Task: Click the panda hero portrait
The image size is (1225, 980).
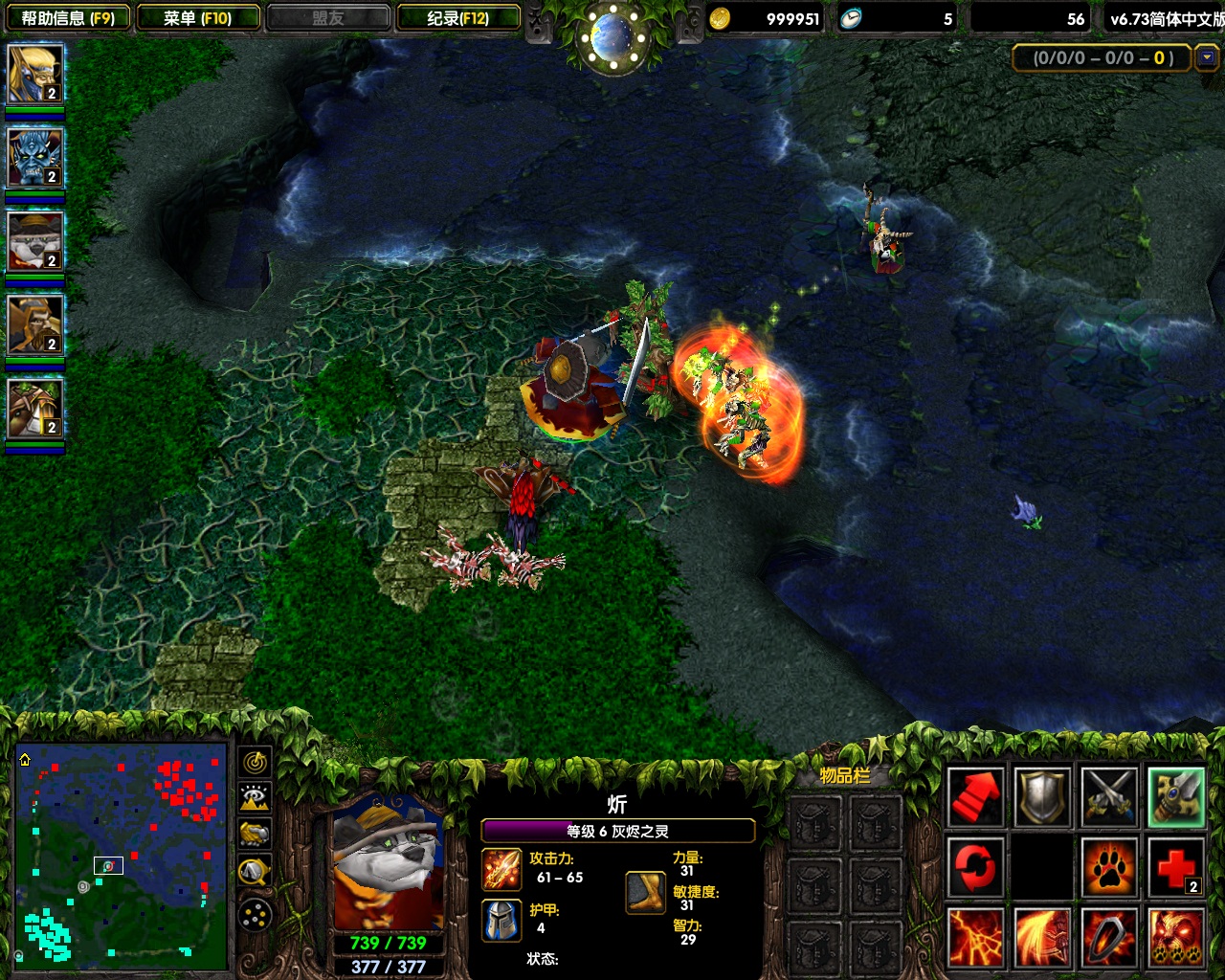Action: point(388,863)
